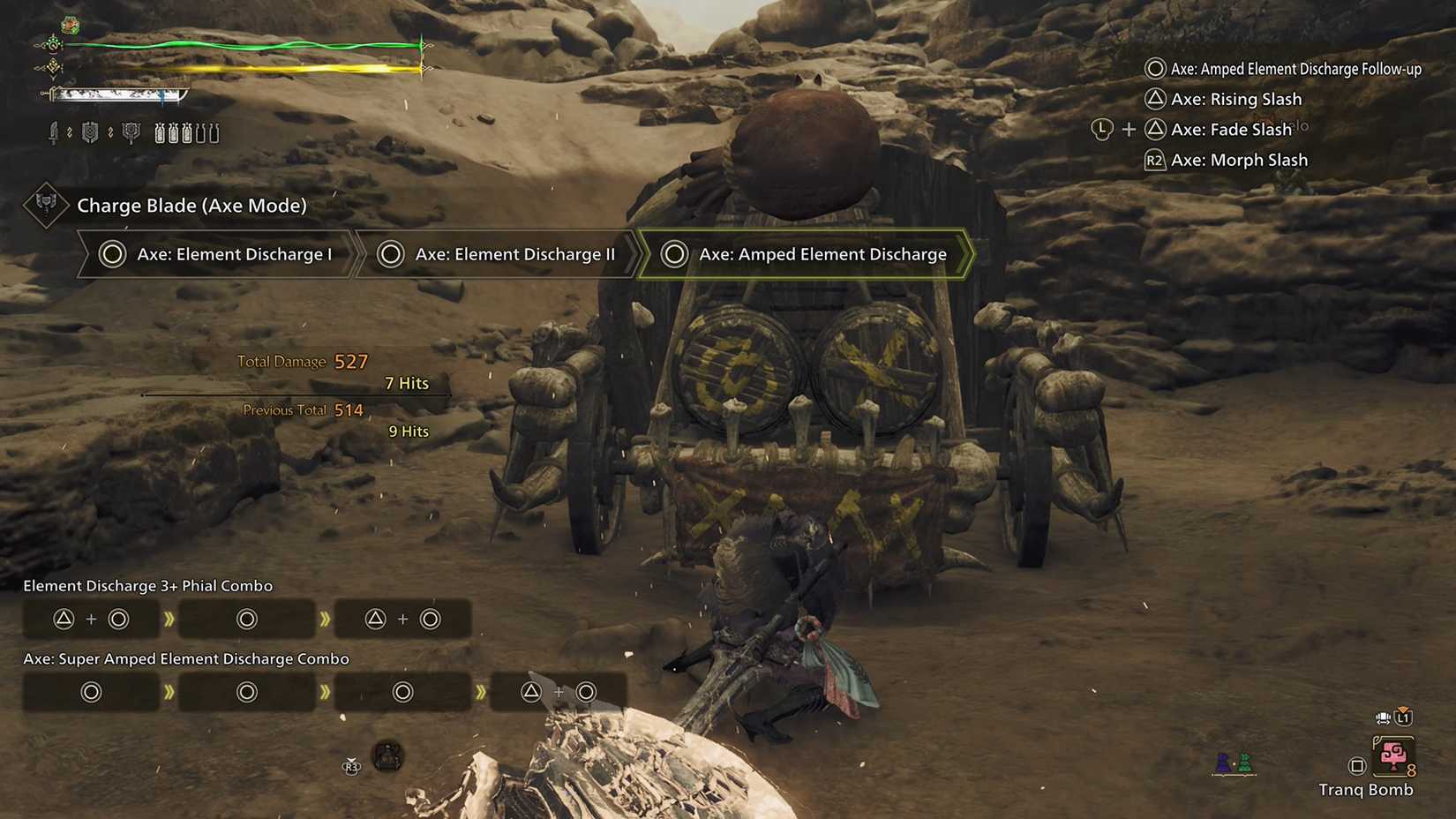Image resolution: width=1456 pixels, height=819 pixels.
Task: Toggle the first filled phial in the phial gauge
Action: click(x=160, y=133)
